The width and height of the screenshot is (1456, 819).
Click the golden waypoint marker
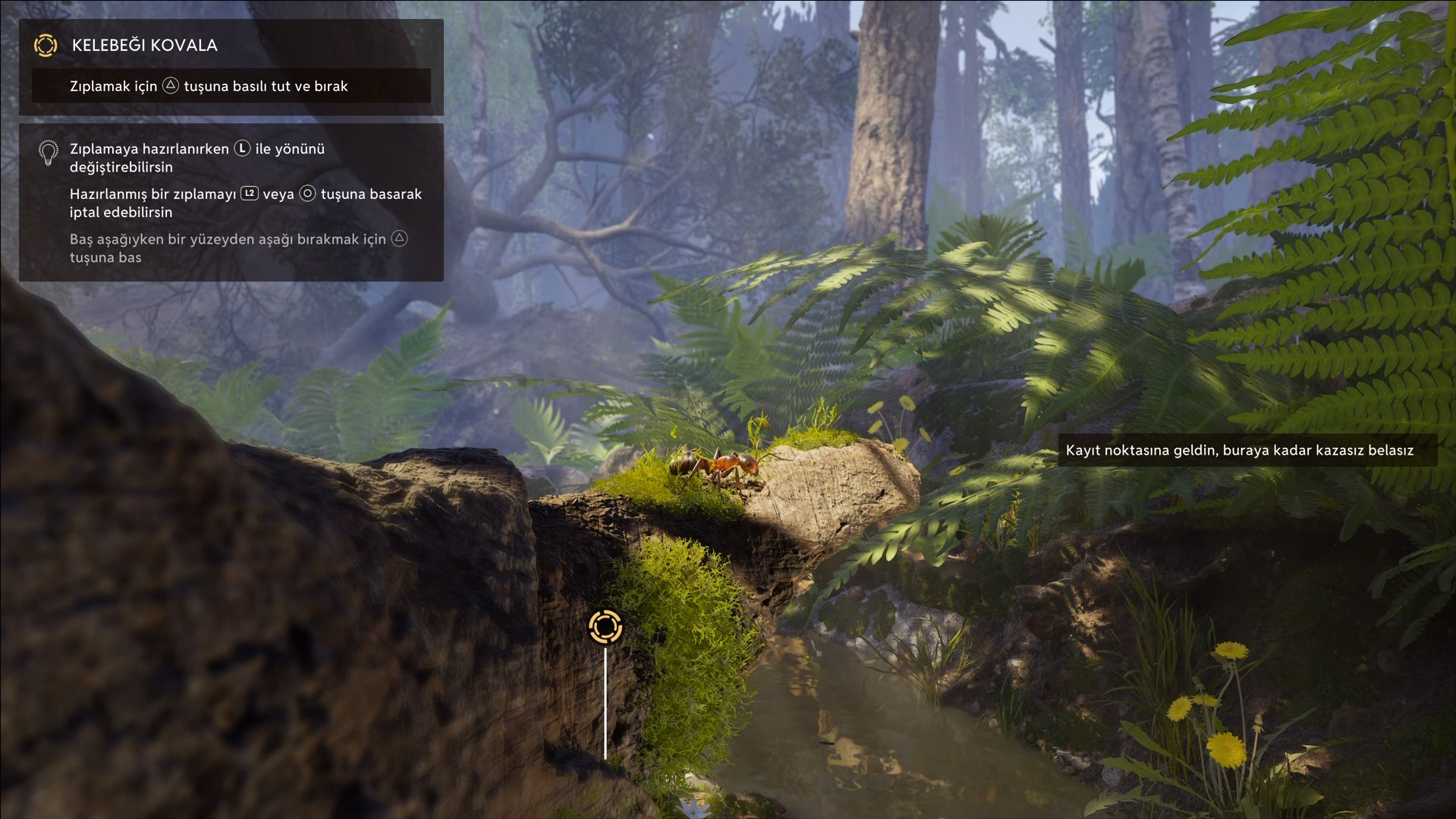click(605, 627)
